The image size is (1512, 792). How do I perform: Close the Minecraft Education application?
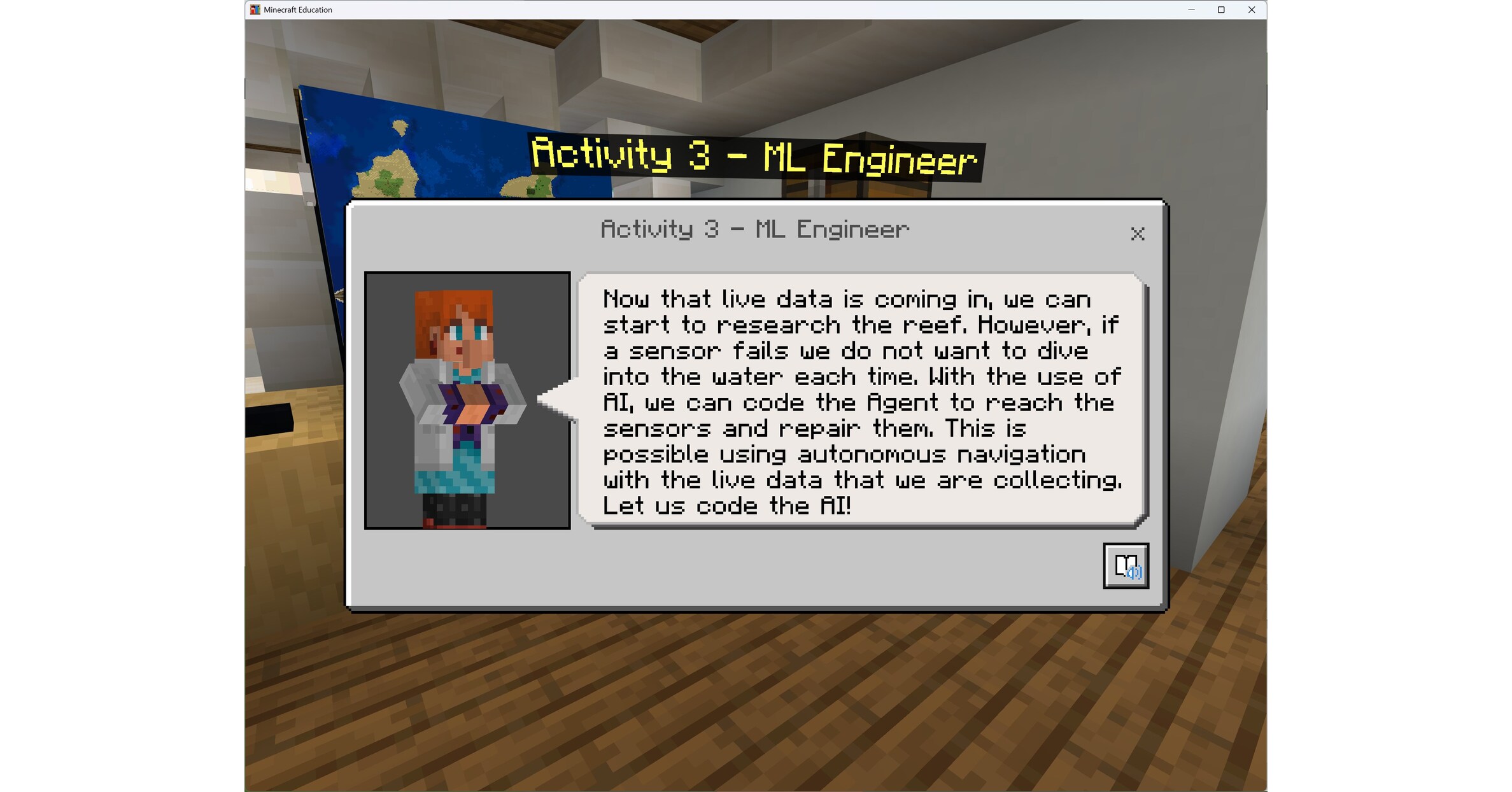tap(1251, 10)
